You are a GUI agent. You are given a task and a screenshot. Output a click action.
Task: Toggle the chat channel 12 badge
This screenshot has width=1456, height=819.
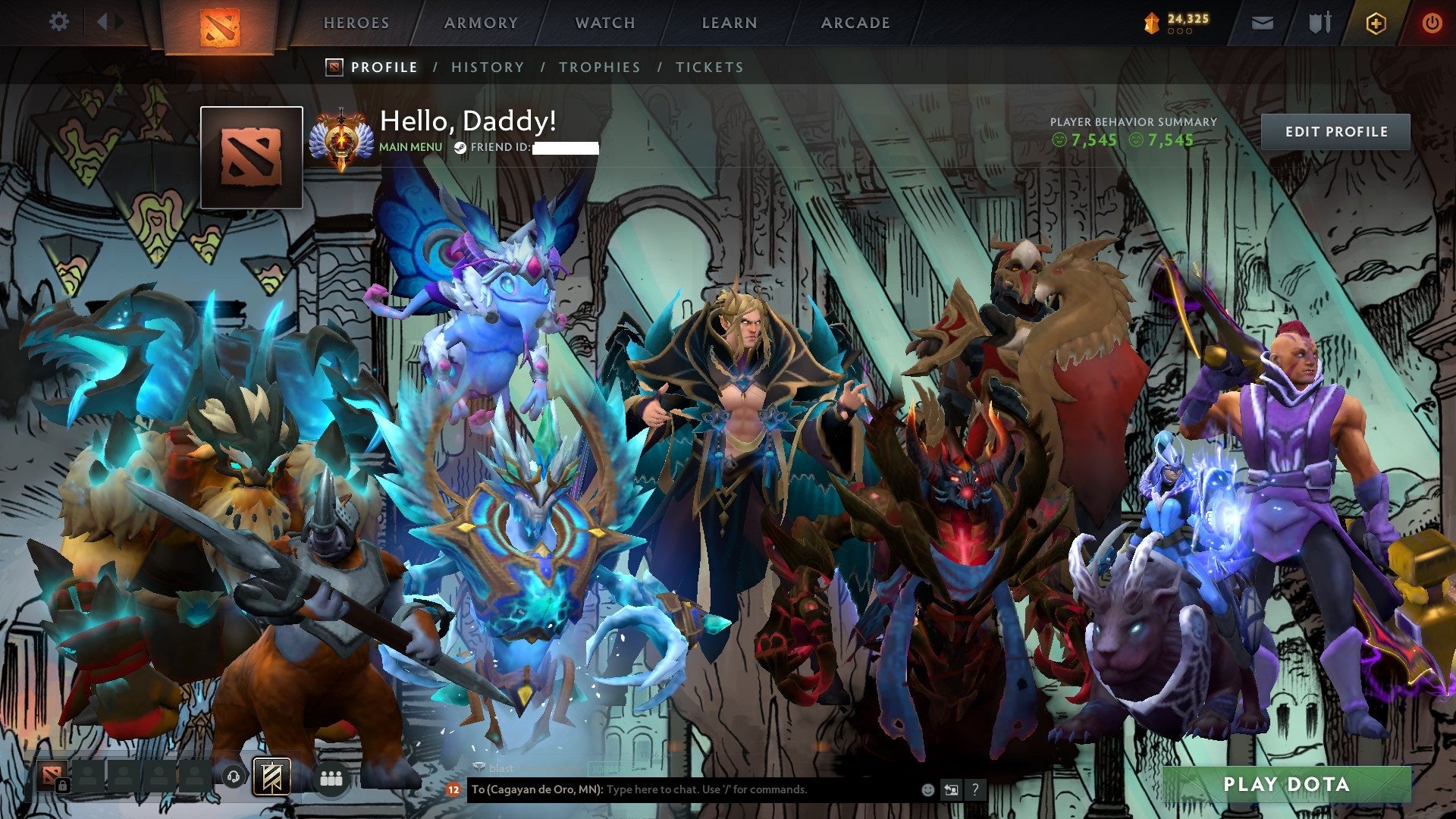pyautogui.click(x=454, y=790)
